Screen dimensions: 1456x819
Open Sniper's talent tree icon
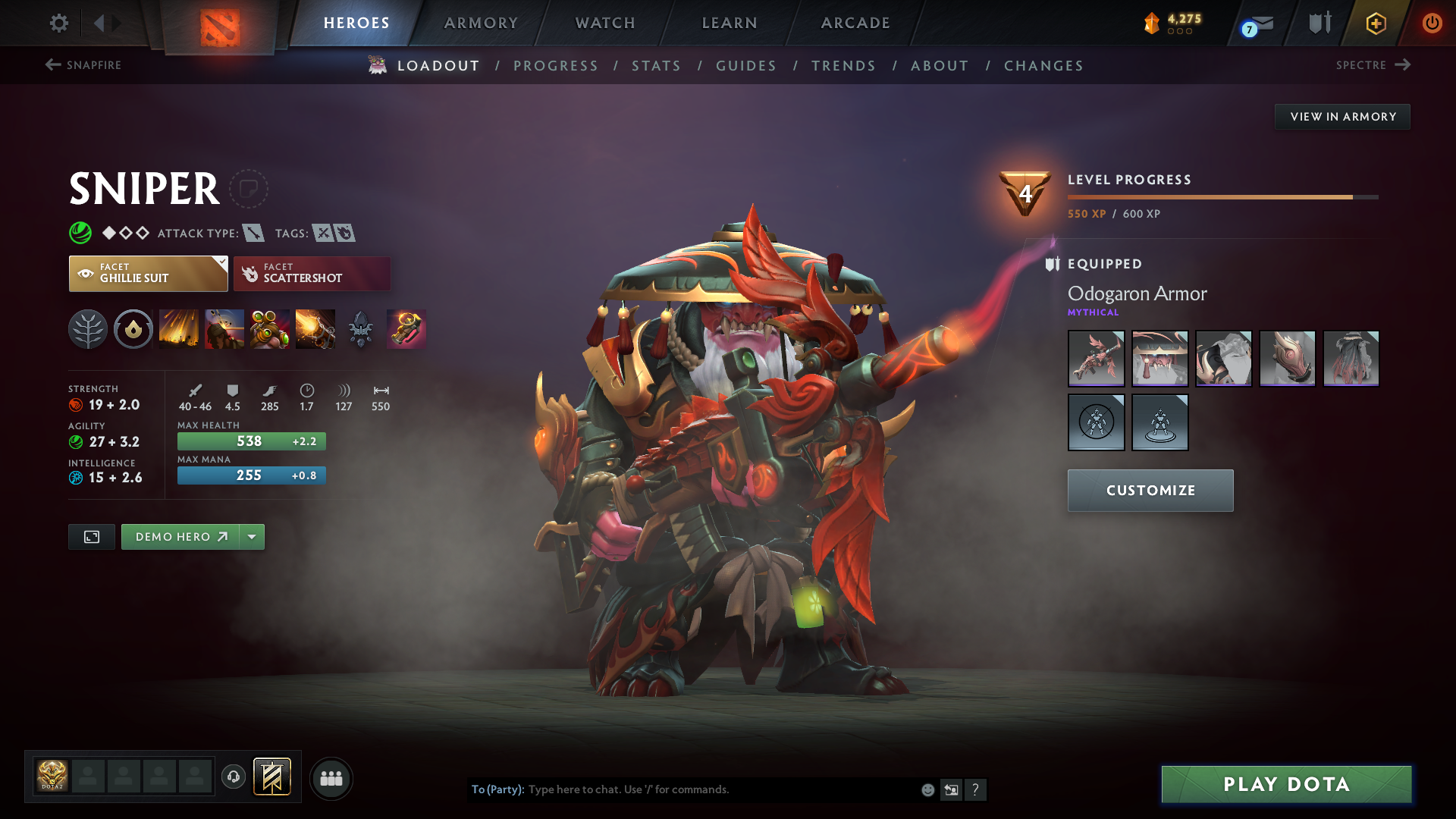click(88, 328)
